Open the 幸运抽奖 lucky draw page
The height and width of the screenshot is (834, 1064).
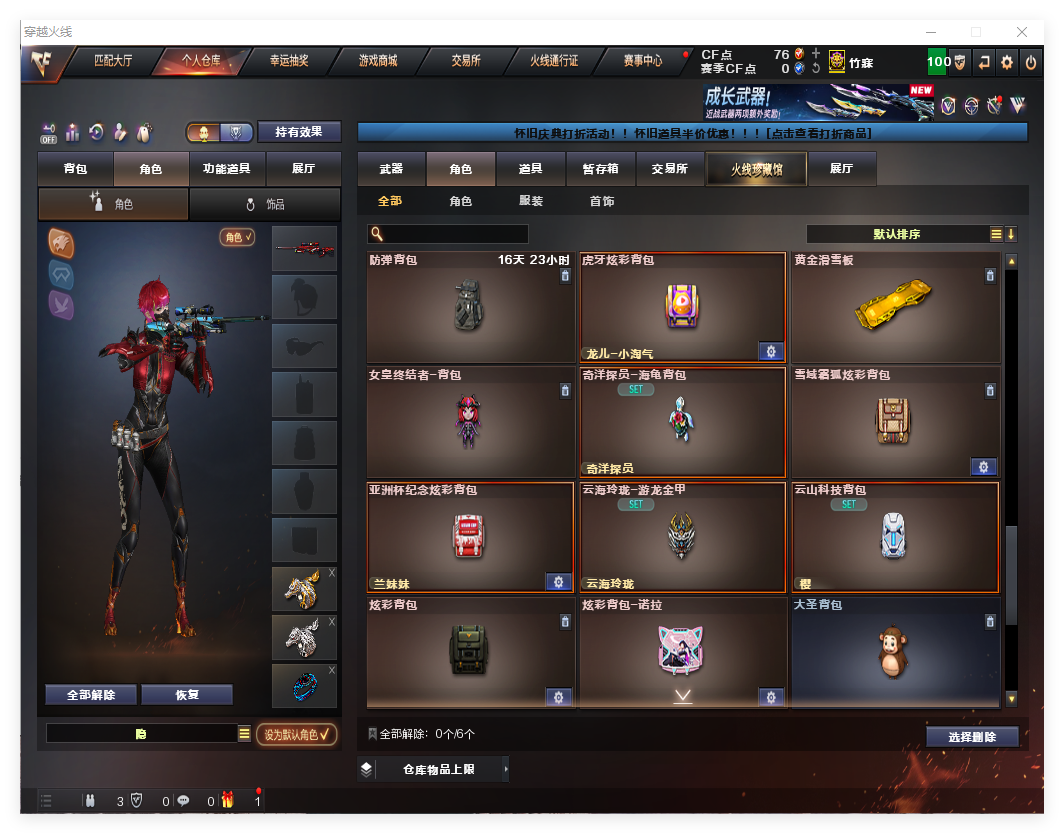pos(289,61)
